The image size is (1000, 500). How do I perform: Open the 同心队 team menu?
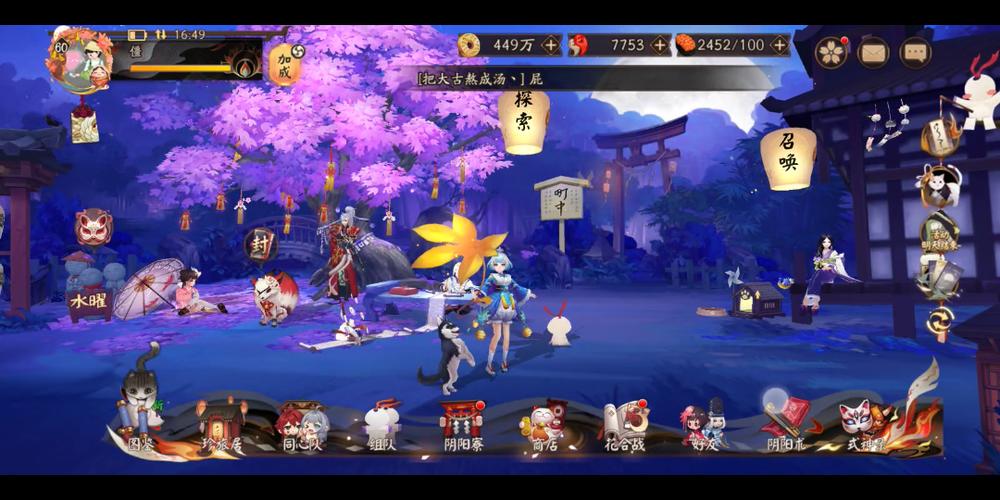(x=302, y=427)
